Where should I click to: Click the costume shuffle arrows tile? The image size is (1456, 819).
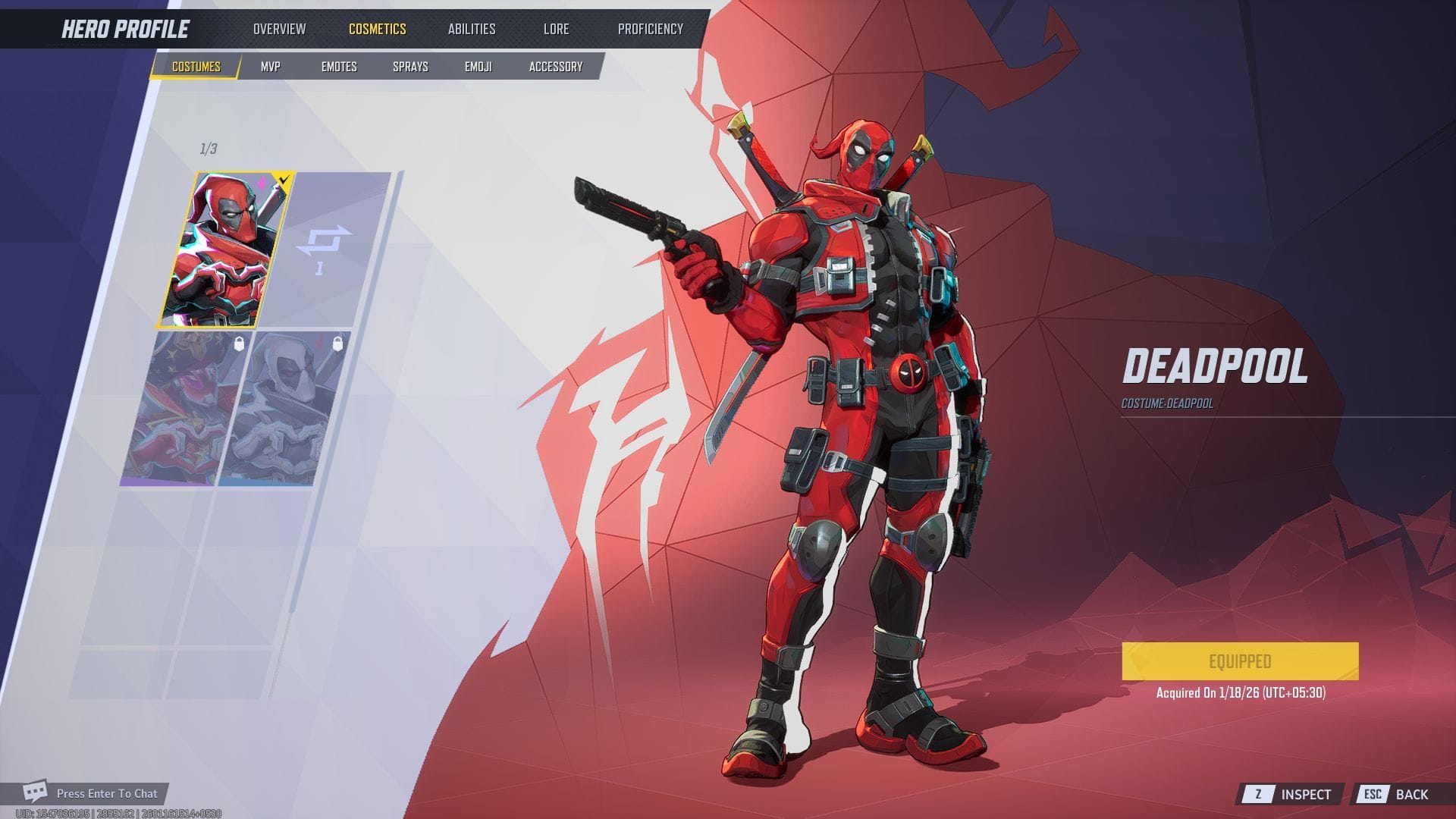pos(324,249)
